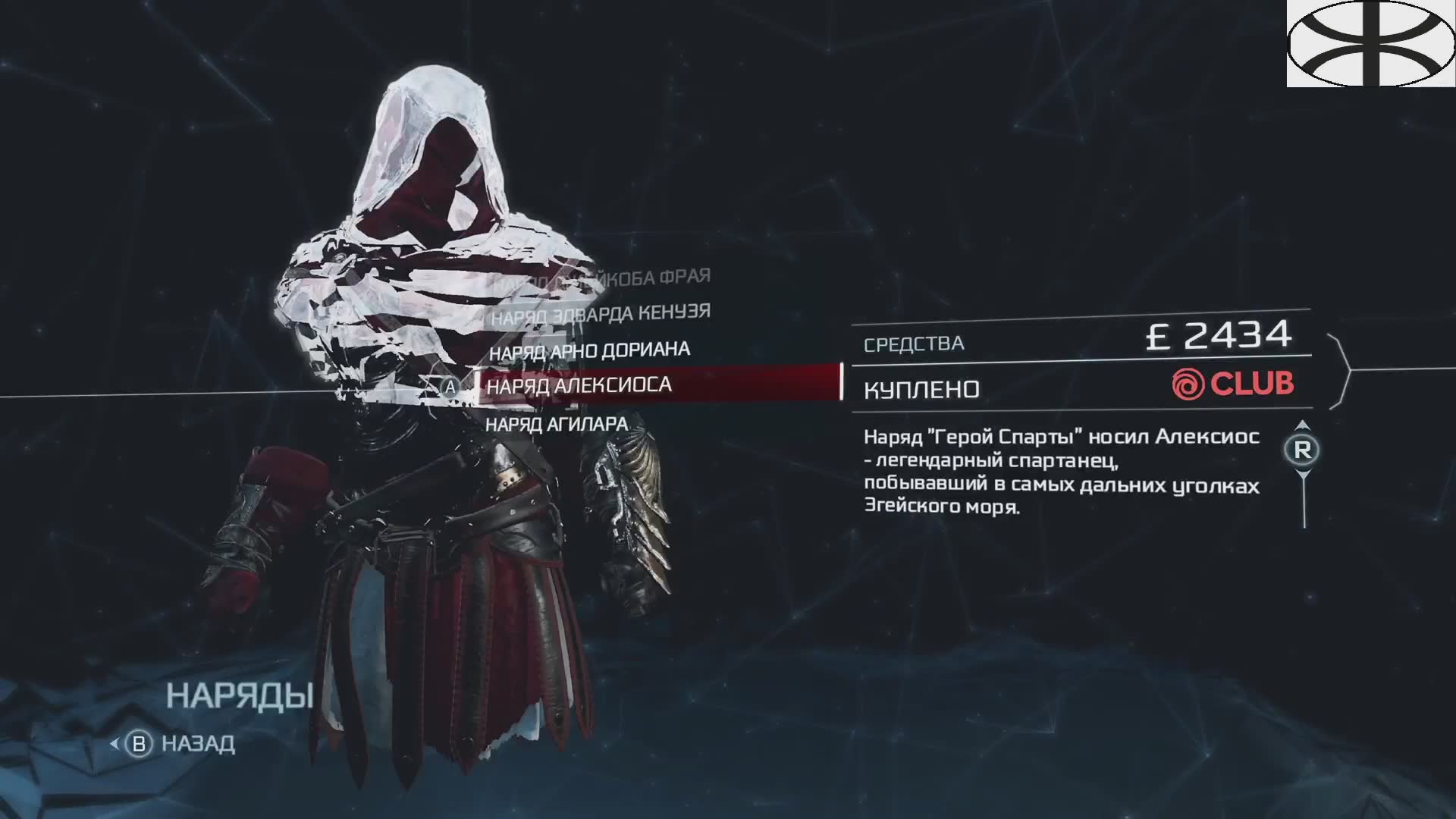
Task: Pick the Наряд Агилара outfit
Action: point(557,424)
